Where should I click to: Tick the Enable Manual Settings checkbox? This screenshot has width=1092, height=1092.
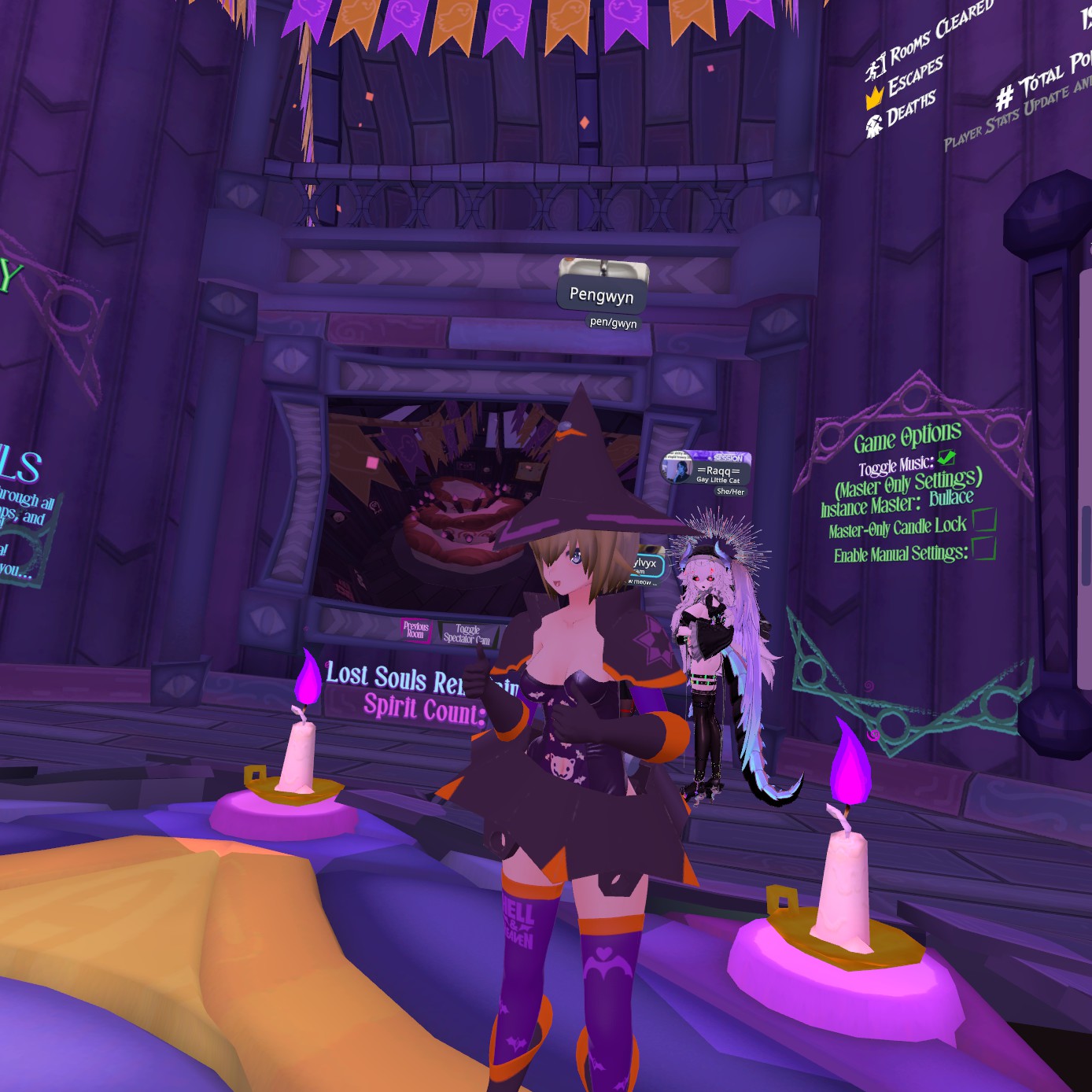pos(984,548)
